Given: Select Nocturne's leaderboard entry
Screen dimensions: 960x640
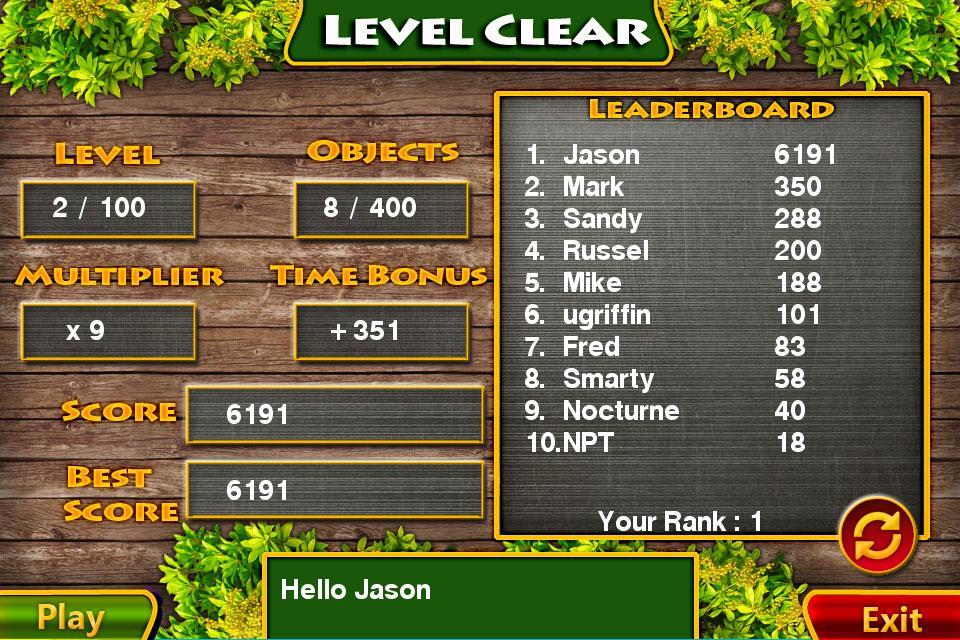Looking at the screenshot, I should click(680, 411).
